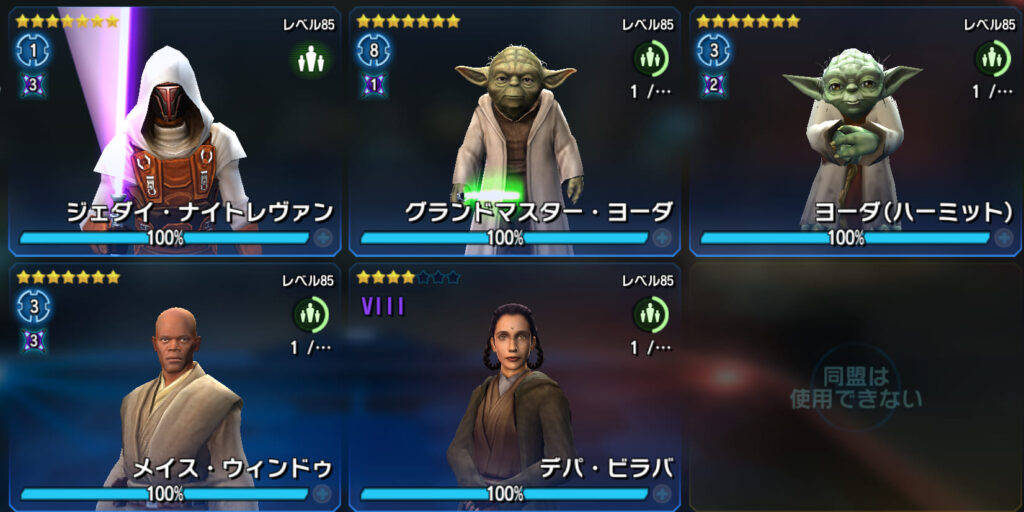This screenshot has height=512, width=1024.
Task: Click the plus button beside ジェダイ・ナイトレヴァン's bar
Action: (322, 238)
